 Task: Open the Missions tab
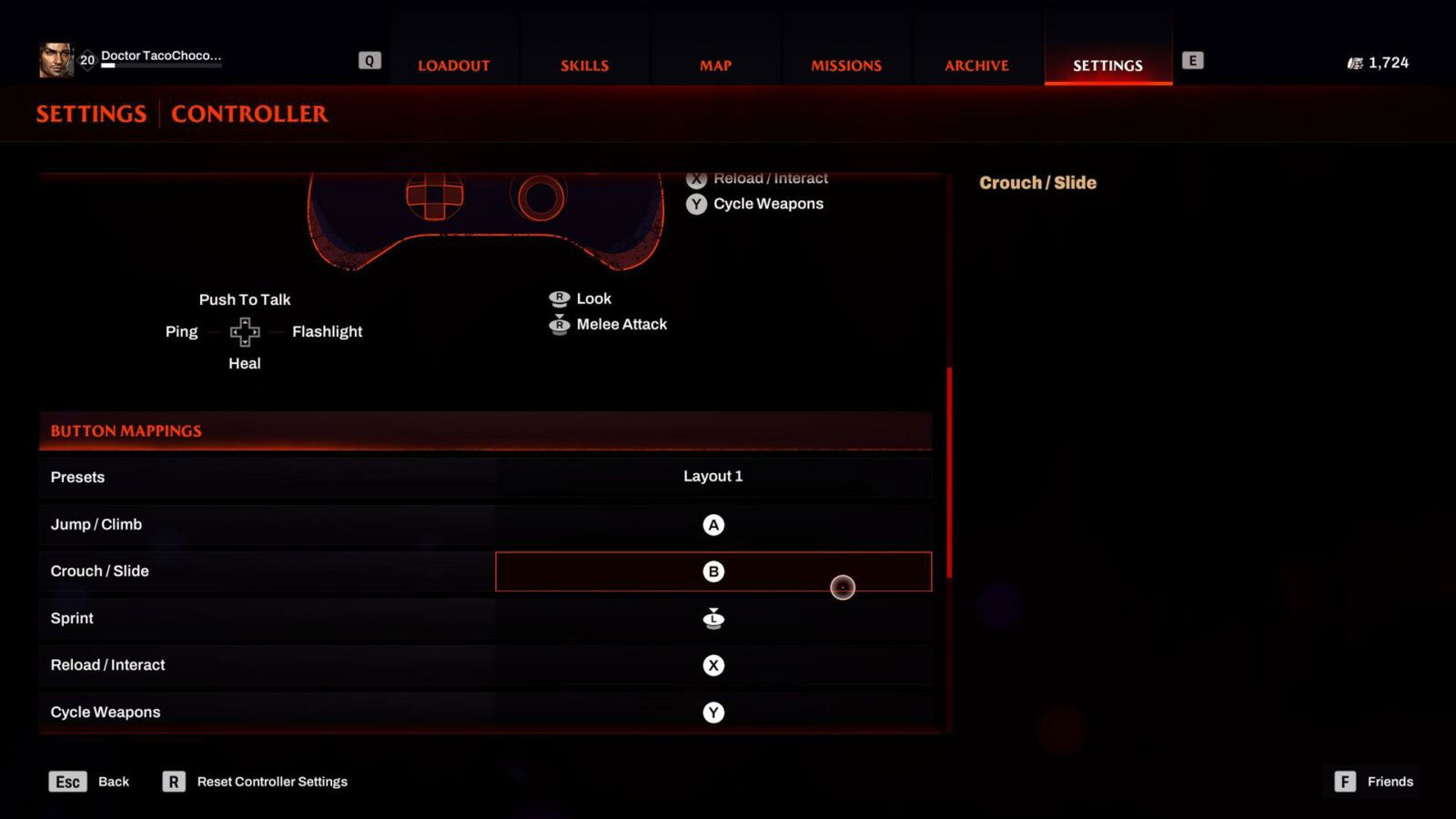click(x=845, y=65)
